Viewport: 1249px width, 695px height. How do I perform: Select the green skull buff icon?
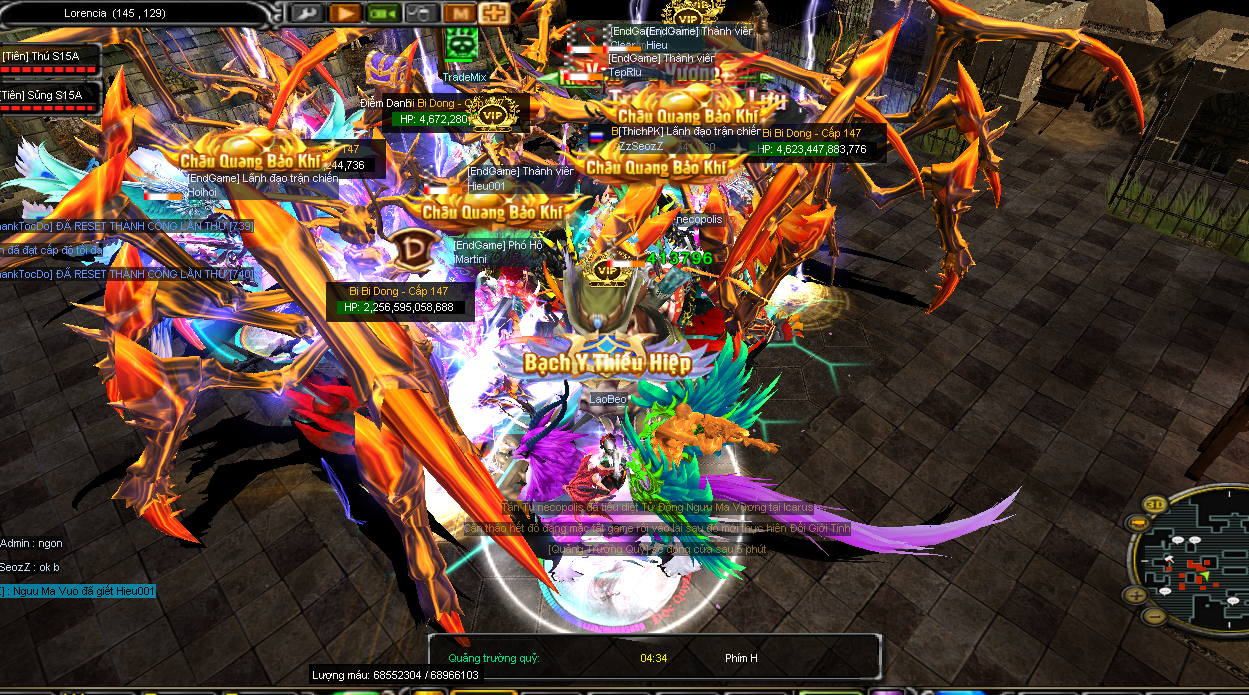coord(461,43)
